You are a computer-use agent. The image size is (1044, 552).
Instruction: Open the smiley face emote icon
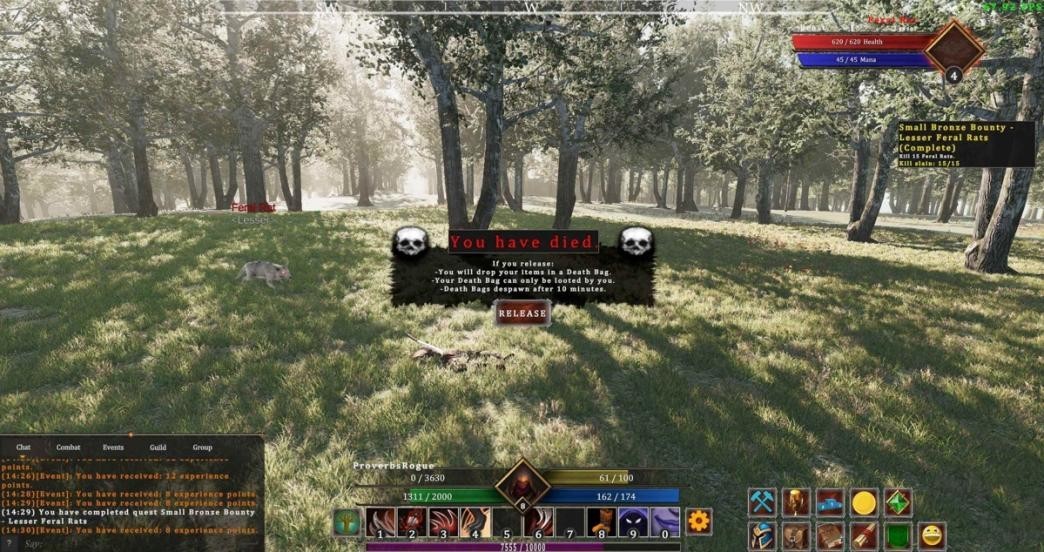(932, 536)
